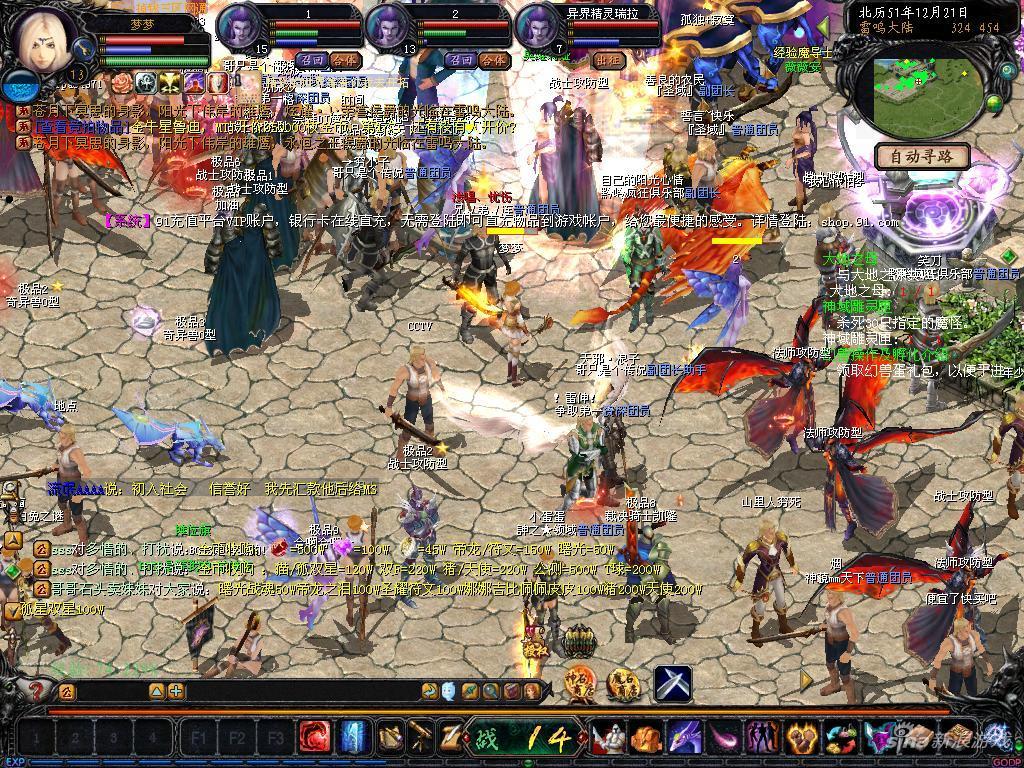Open the purple dragon pet menu icon
This screenshot has height=768, width=1024.
(x=683, y=739)
